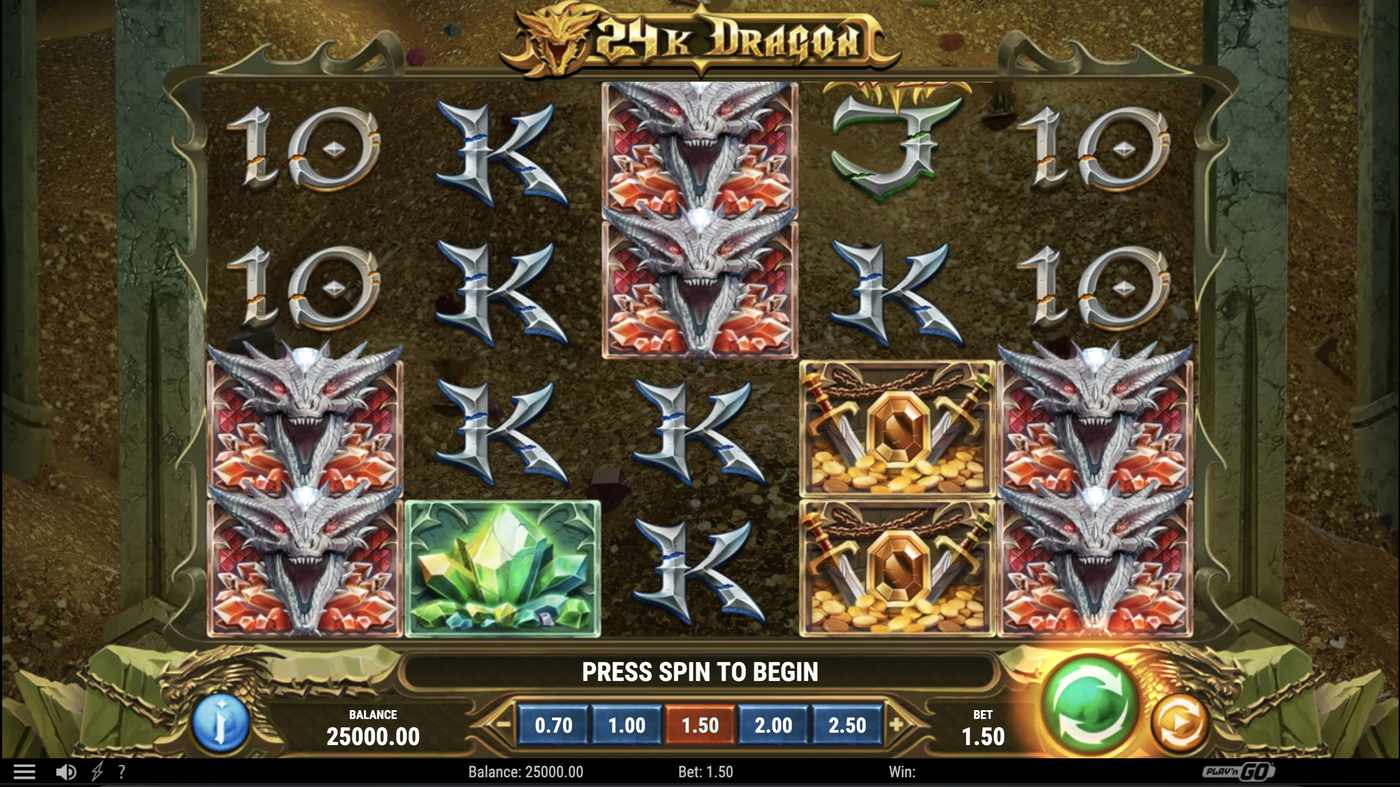Image resolution: width=1400 pixels, height=787 pixels.
Task: Click the Balance 25000.00 display
Action: coord(371,725)
